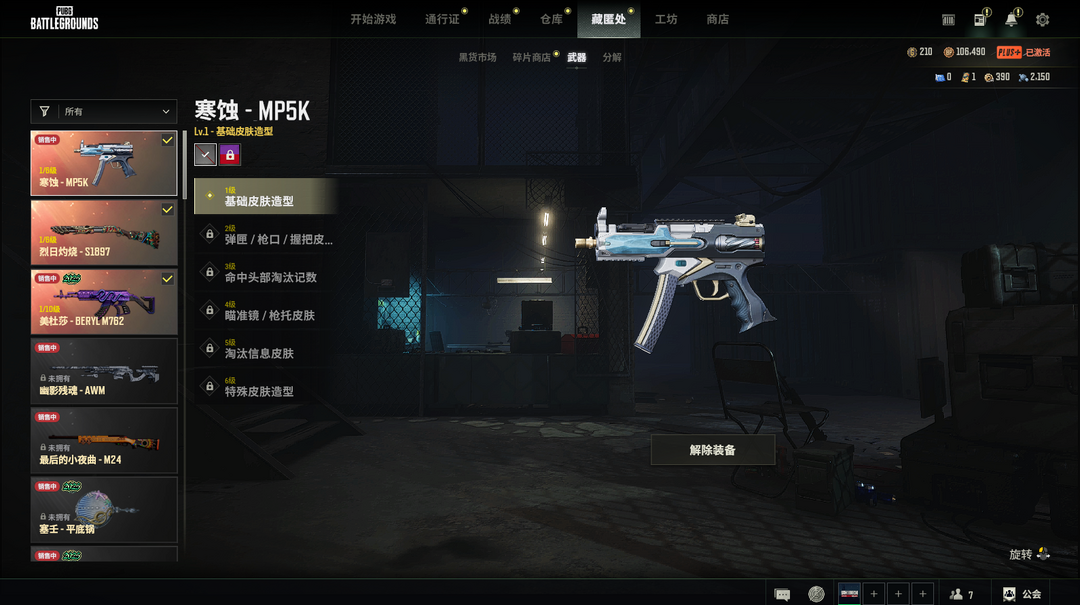The width and height of the screenshot is (1080, 605).
Task: Open the 公会 clan panel
Action: pos(1022,594)
